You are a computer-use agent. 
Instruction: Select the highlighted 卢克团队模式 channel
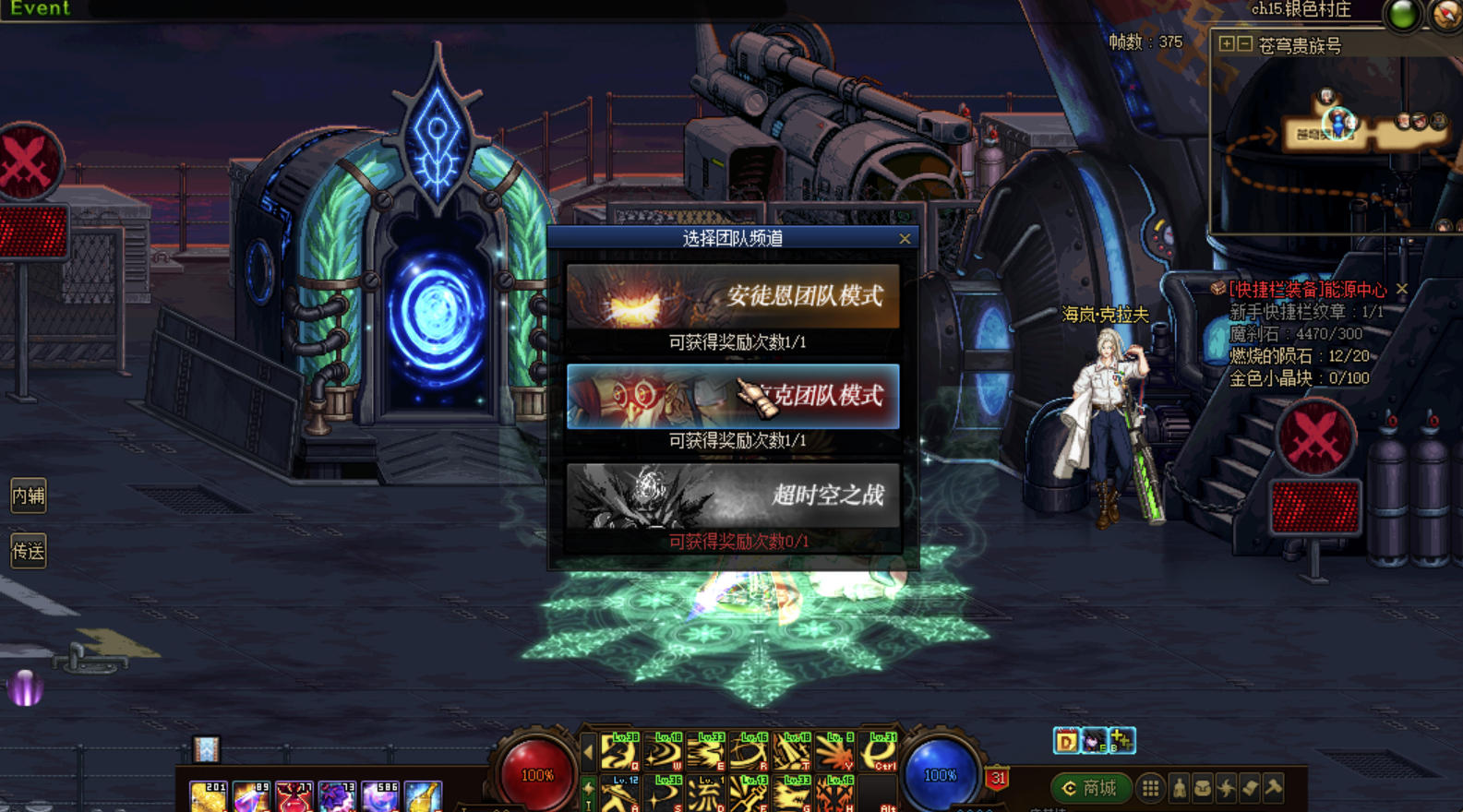point(733,397)
